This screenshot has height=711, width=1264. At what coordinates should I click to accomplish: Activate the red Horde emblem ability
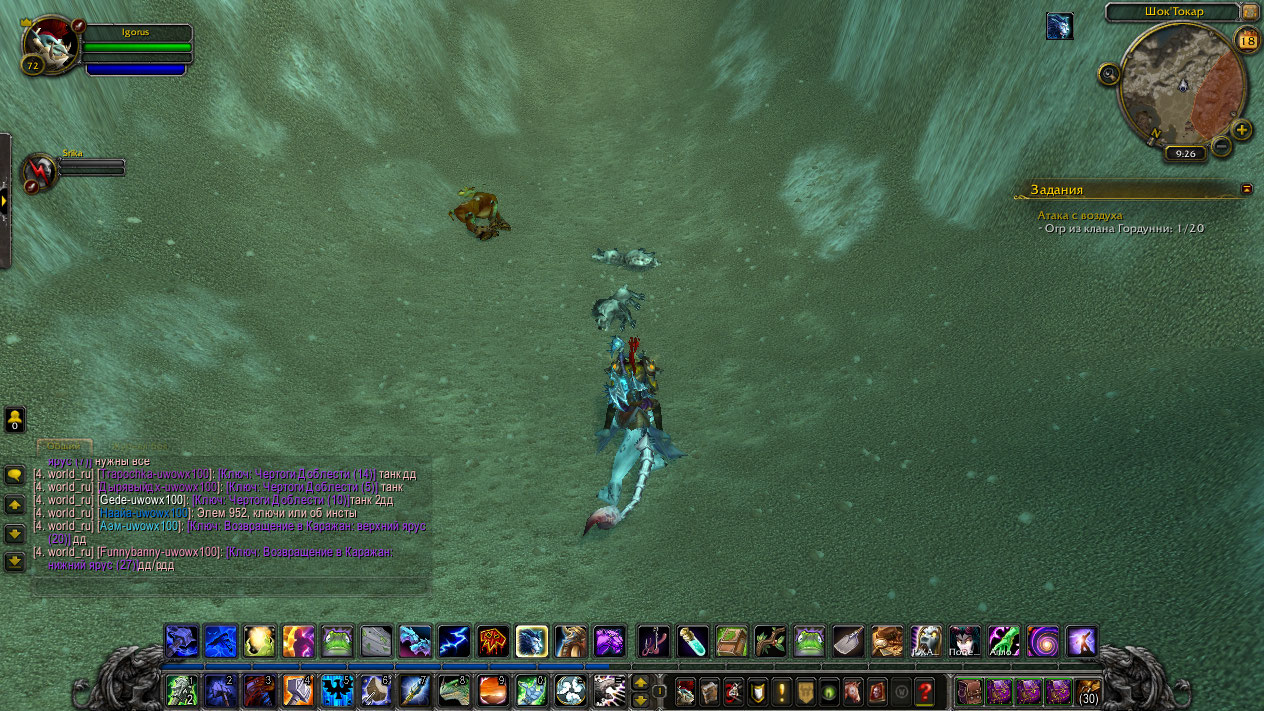point(493,641)
